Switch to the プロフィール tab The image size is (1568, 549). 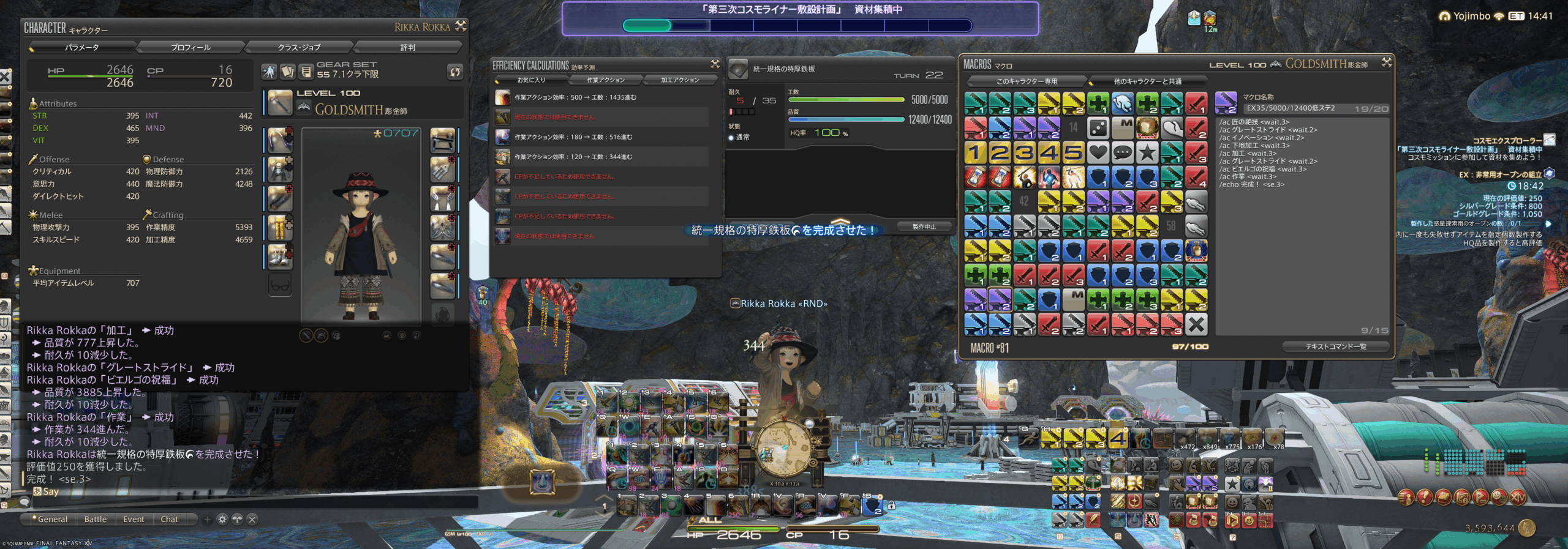(x=190, y=47)
